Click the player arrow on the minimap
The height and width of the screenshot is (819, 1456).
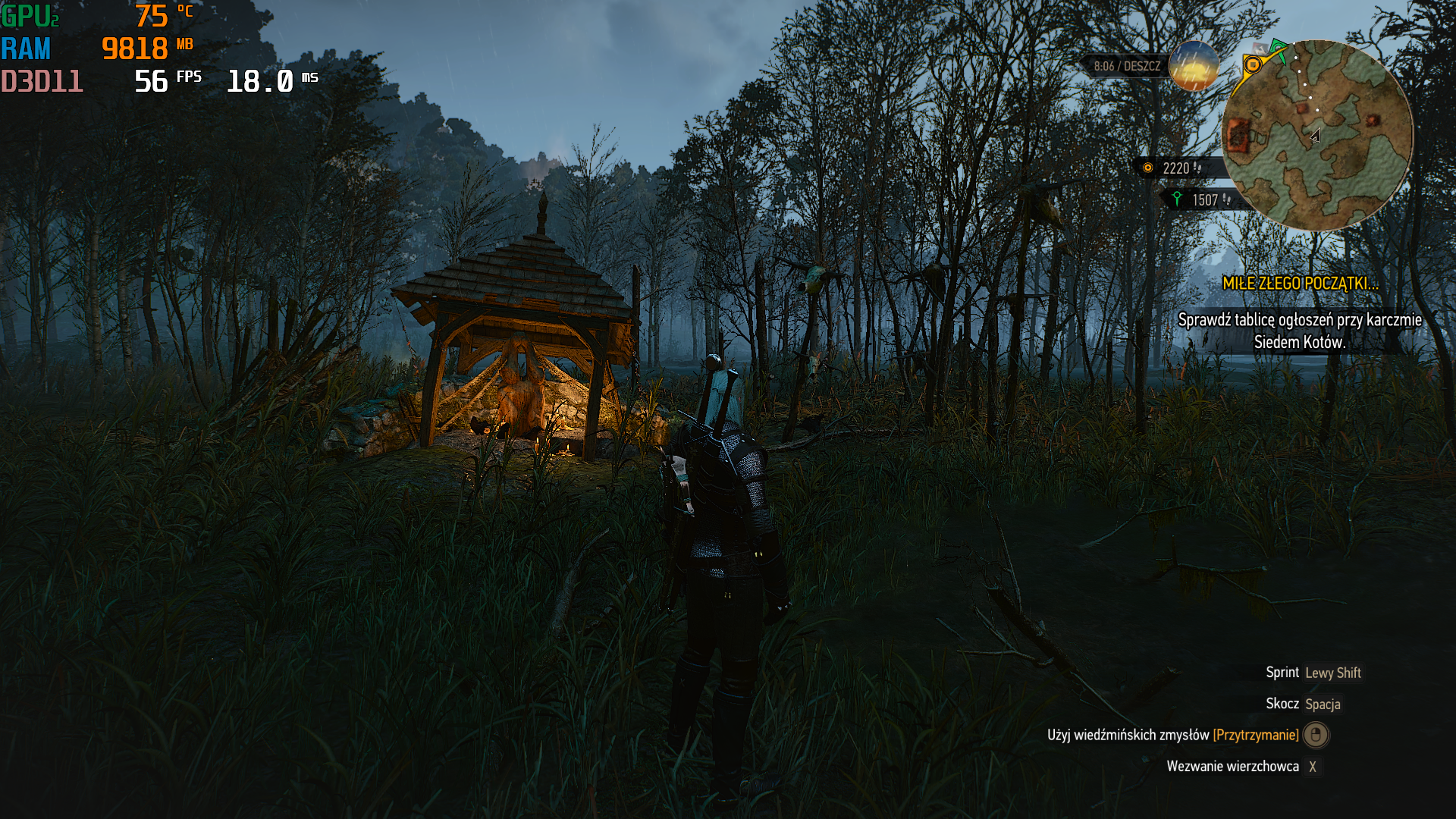point(1316,136)
